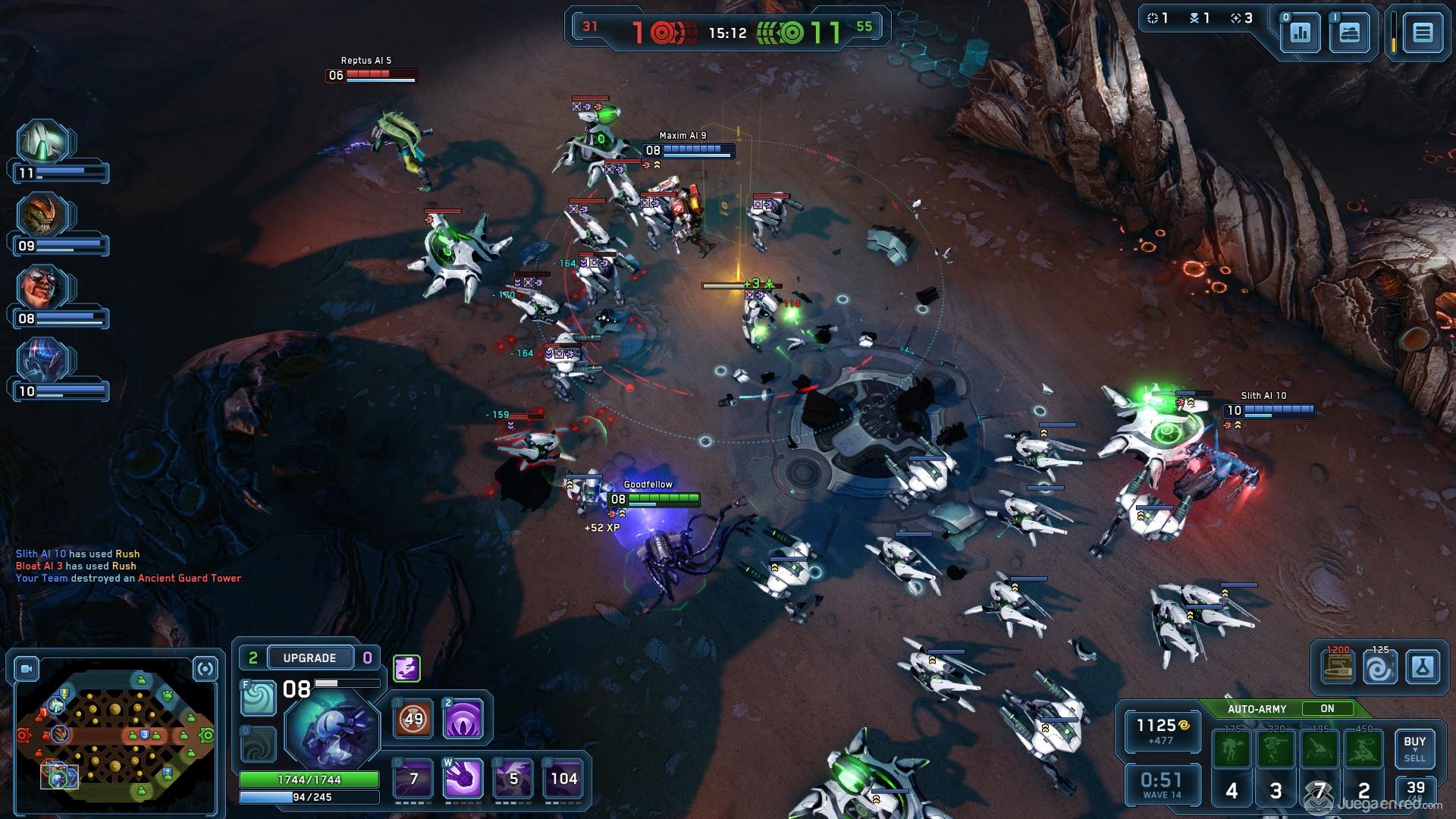The width and height of the screenshot is (1456, 819).
Task: Select the level 11 teammate portrait
Action: (44, 142)
